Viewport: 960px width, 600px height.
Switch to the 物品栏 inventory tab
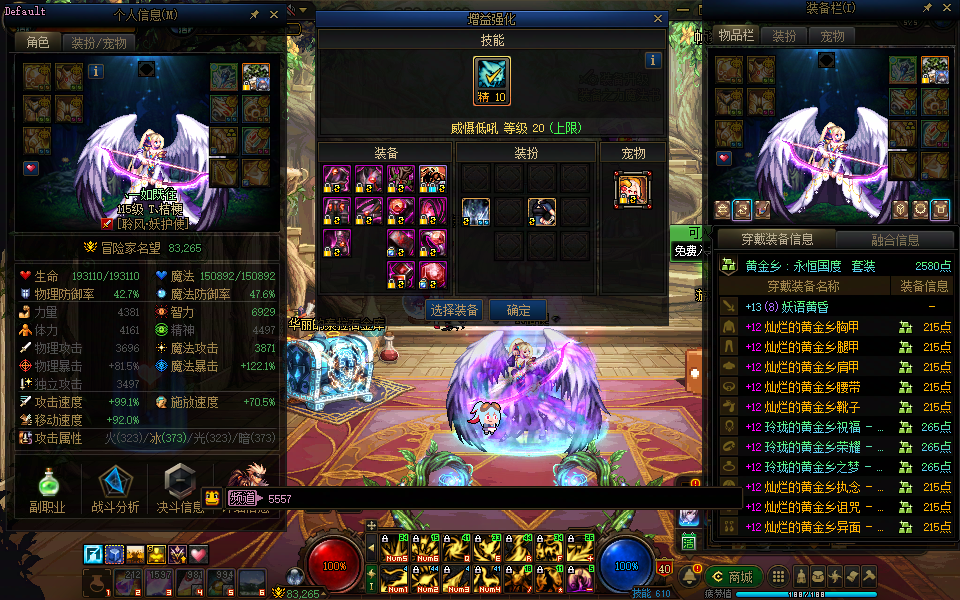click(x=736, y=35)
